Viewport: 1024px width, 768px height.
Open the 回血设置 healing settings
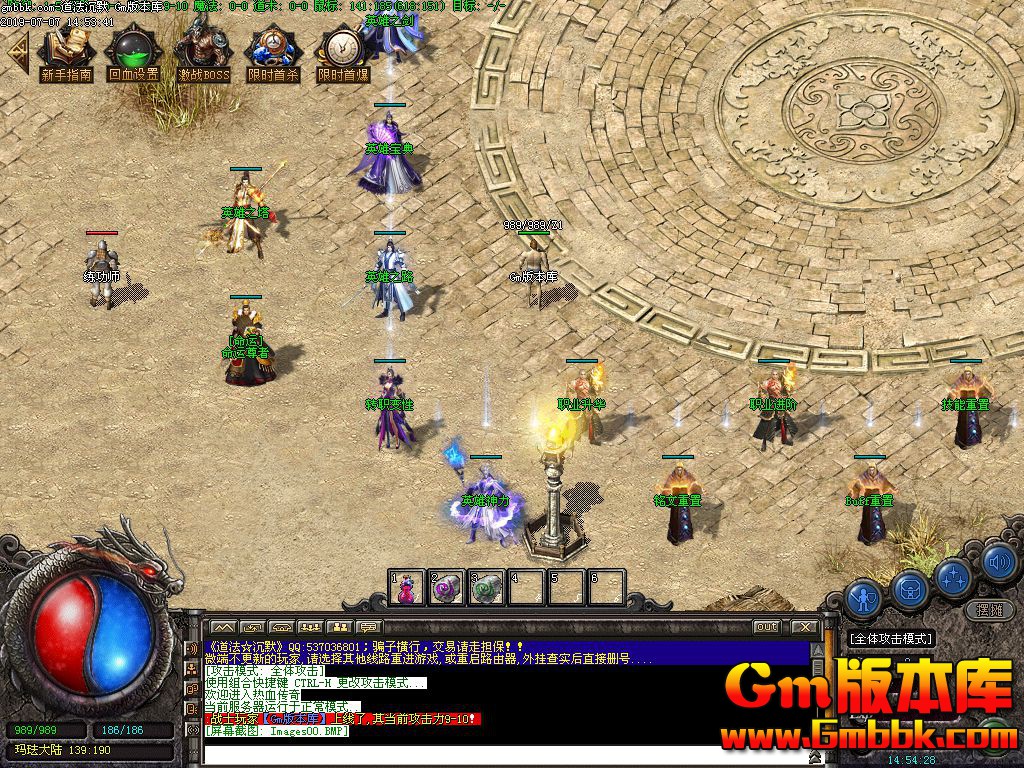[x=133, y=55]
